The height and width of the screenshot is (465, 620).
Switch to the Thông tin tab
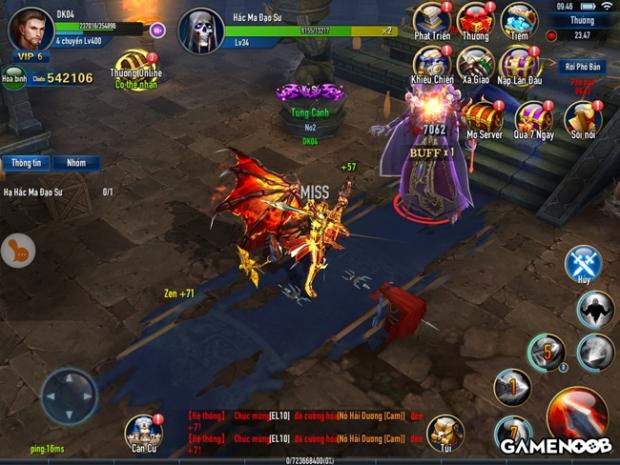click(x=25, y=162)
